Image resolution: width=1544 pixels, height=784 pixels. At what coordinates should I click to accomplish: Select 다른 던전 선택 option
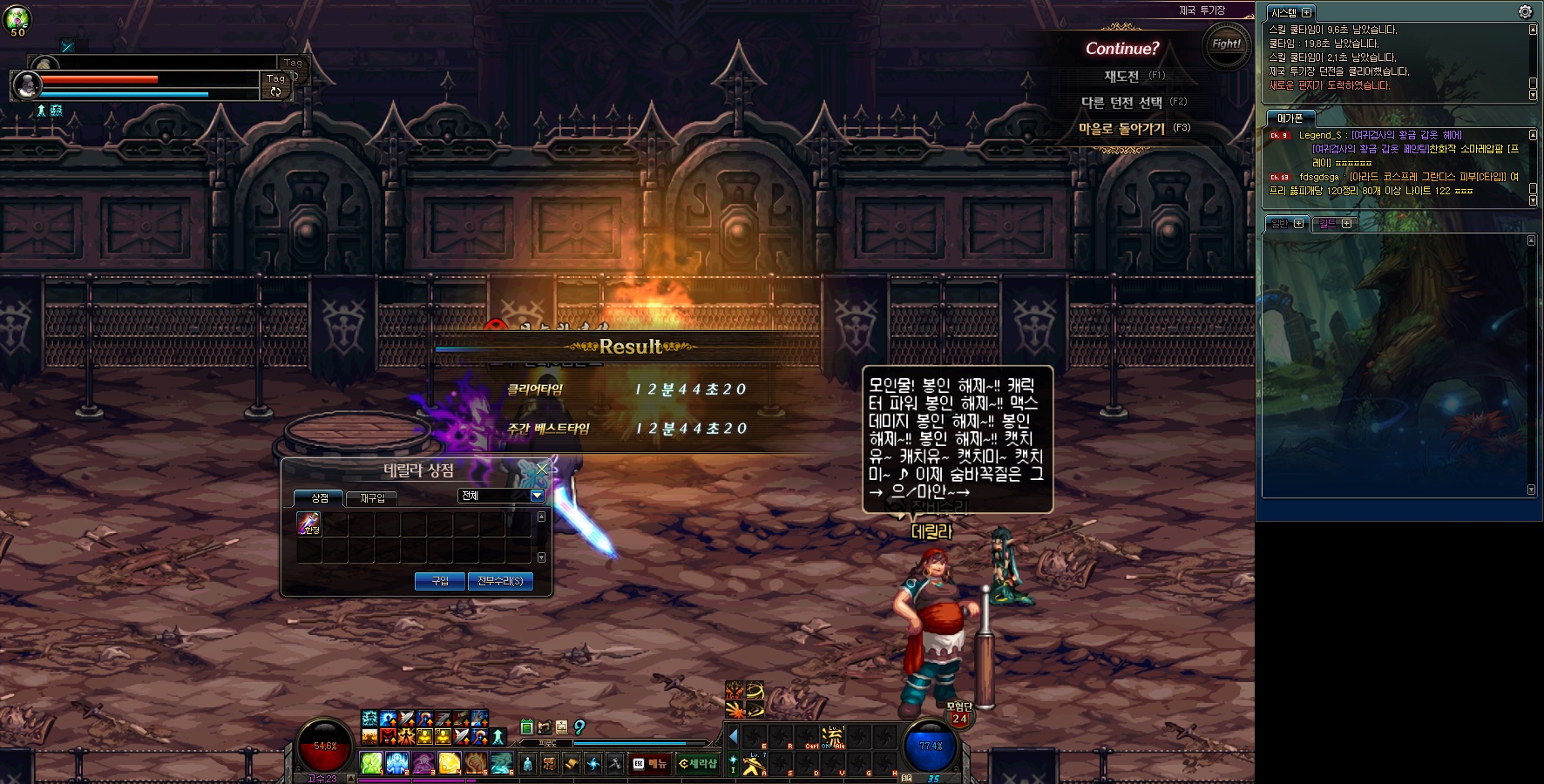pos(1121,103)
